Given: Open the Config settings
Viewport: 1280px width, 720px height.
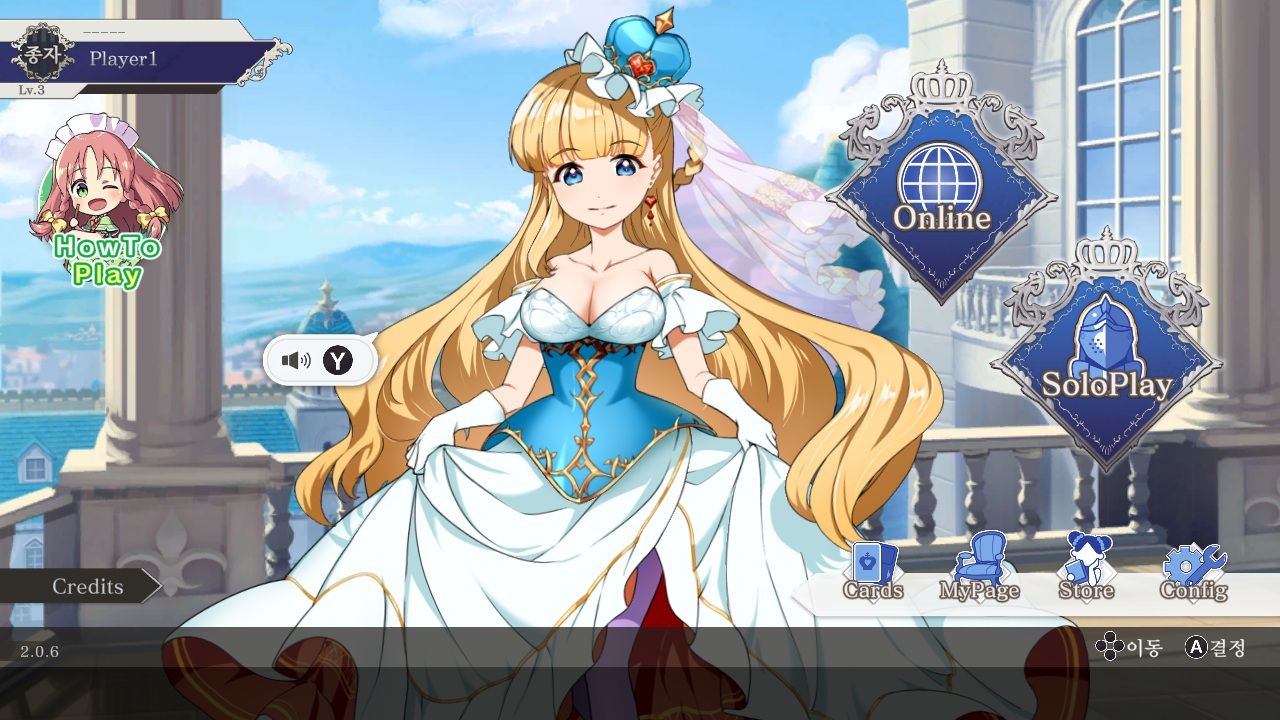Looking at the screenshot, I should [1193, 572].
